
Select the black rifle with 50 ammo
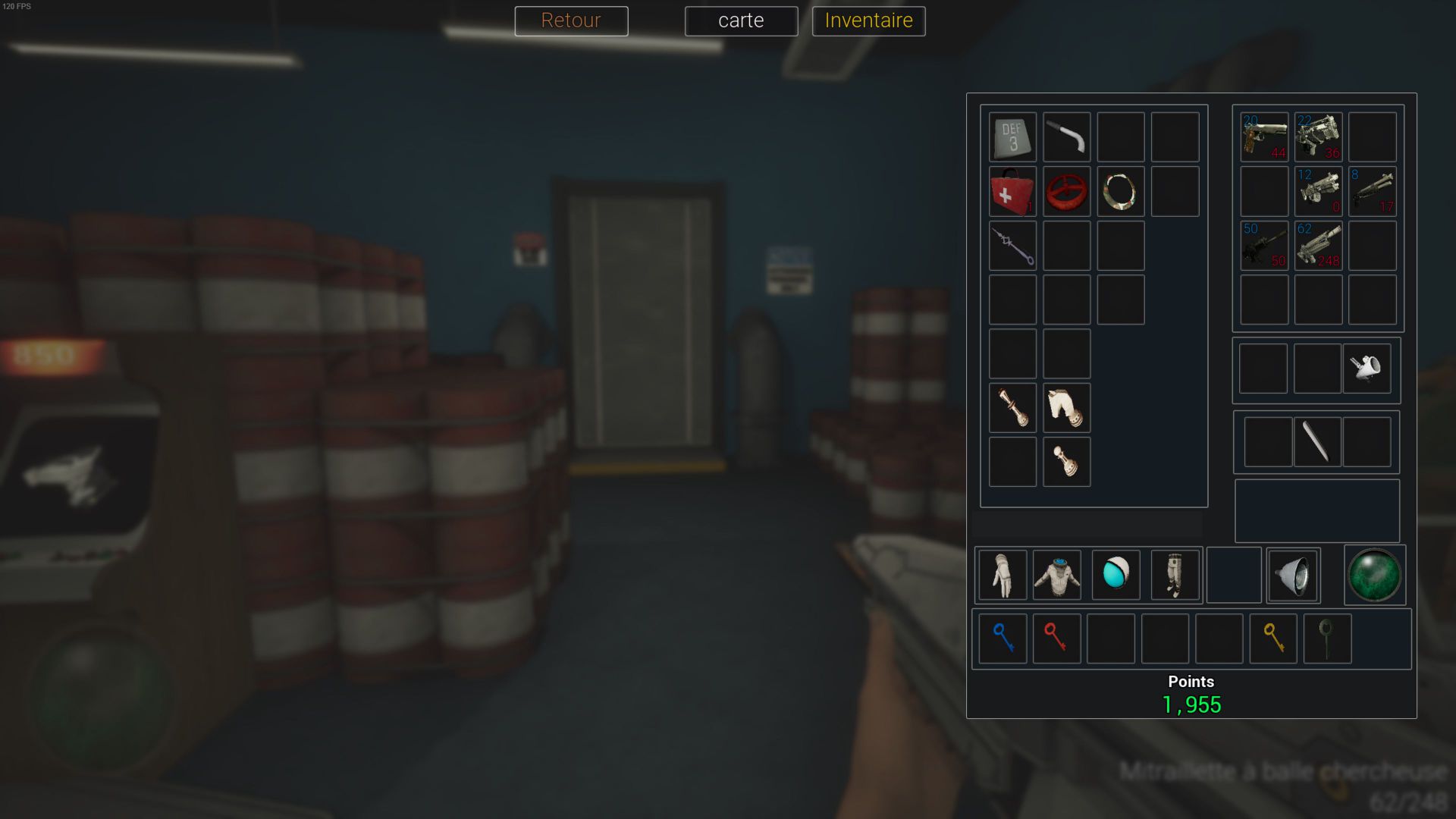pyautogui.click(x=1264, y=246)
